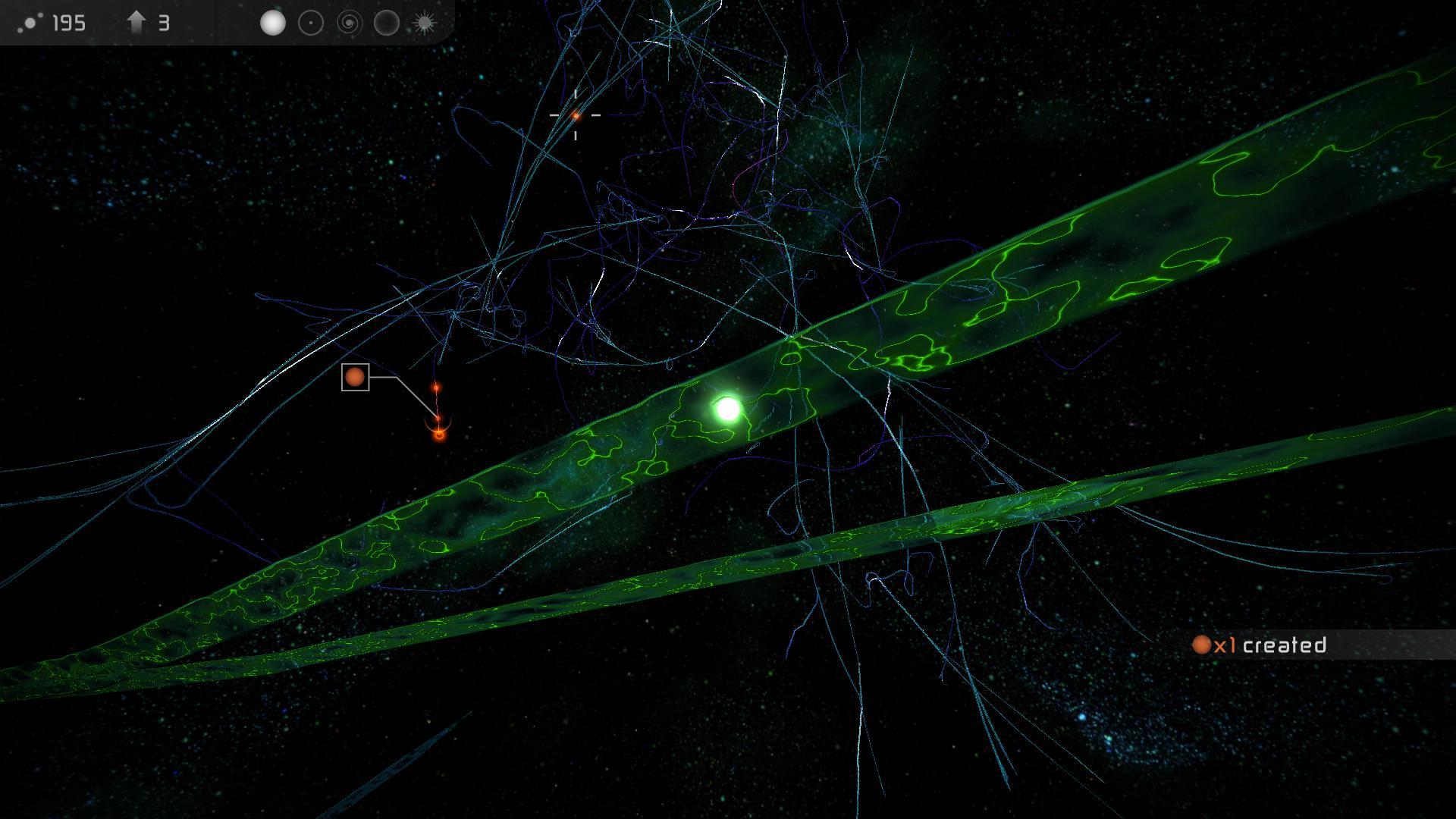Select the star burst creation icon
This screenshot has width=1456, height=819.
422,22
